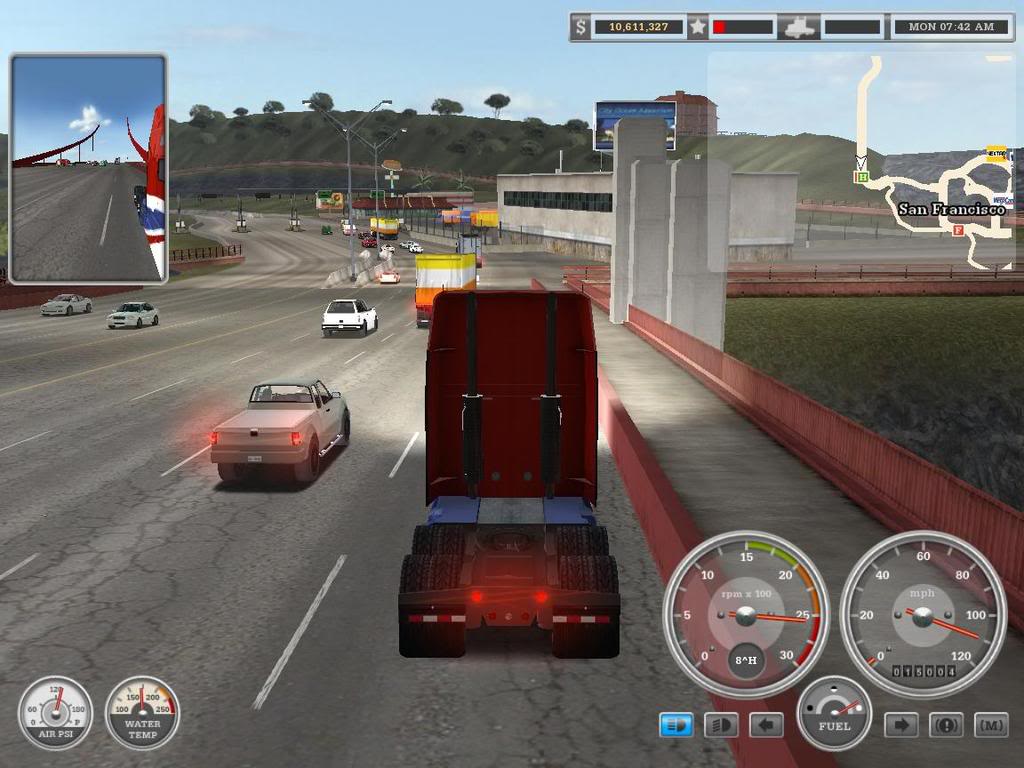Click the H marker on the minimap

tap(859, 177)
